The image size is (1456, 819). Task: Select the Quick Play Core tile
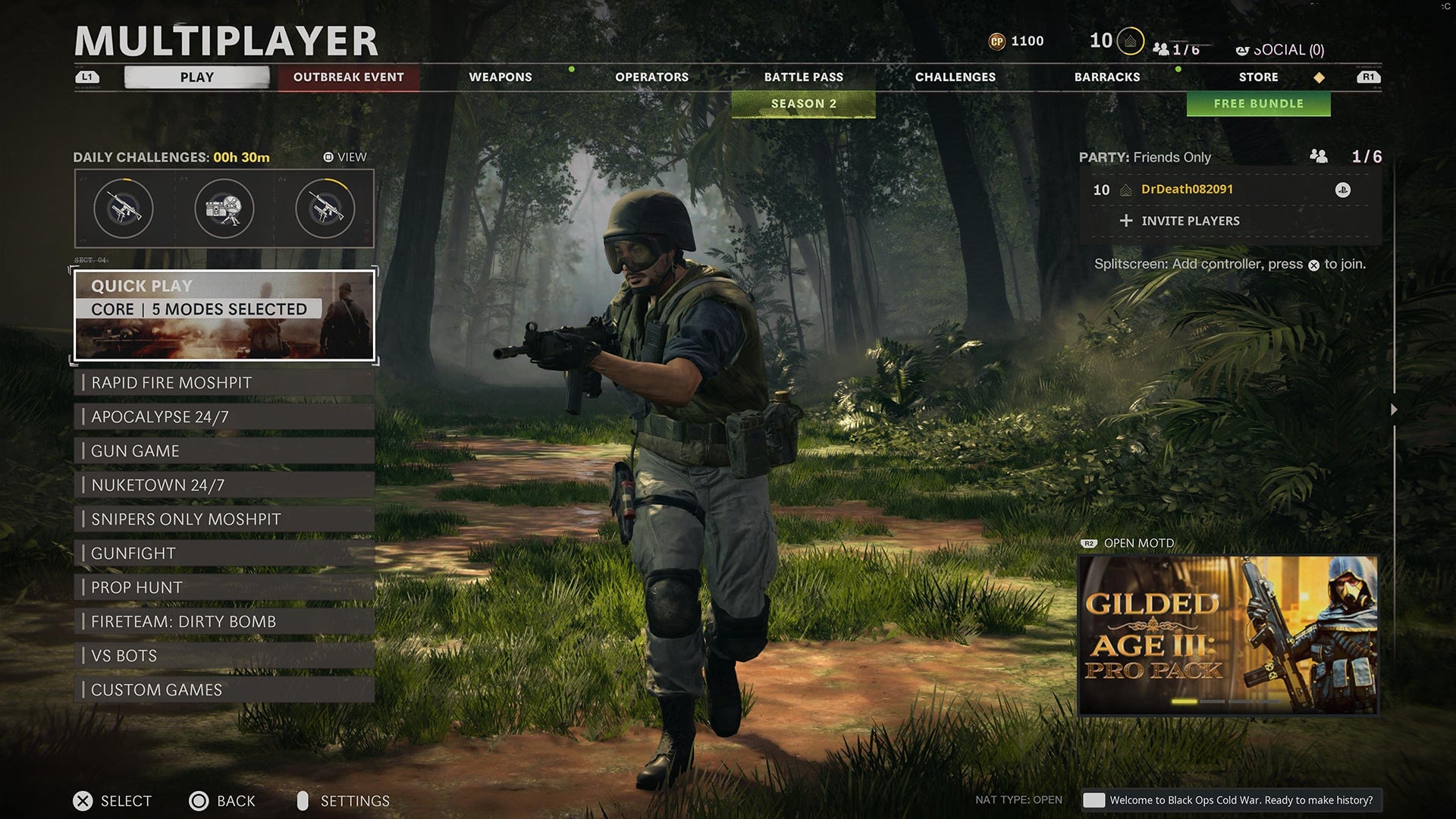(224, 315)
